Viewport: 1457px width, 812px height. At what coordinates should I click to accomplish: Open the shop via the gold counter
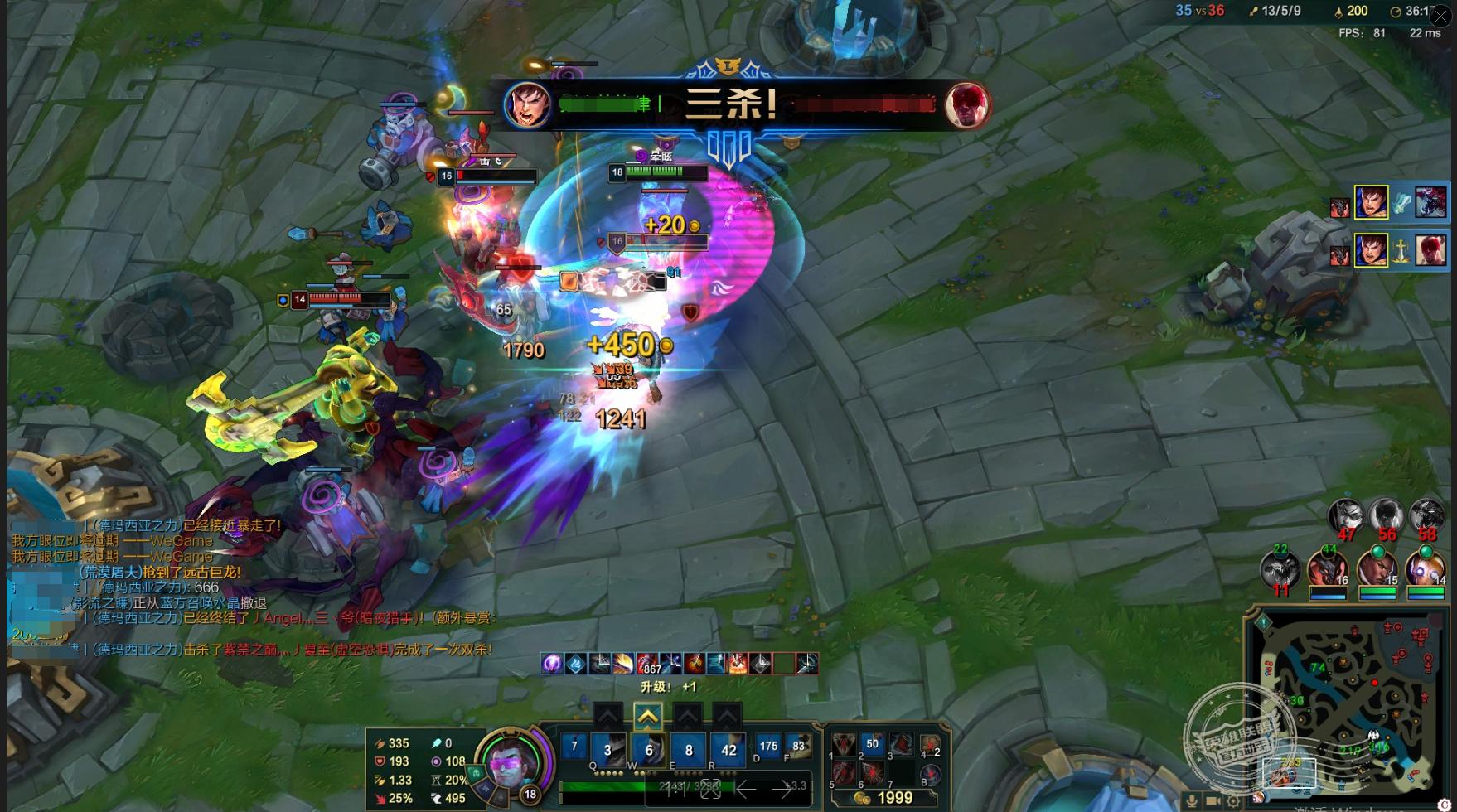tap(885, 798)
